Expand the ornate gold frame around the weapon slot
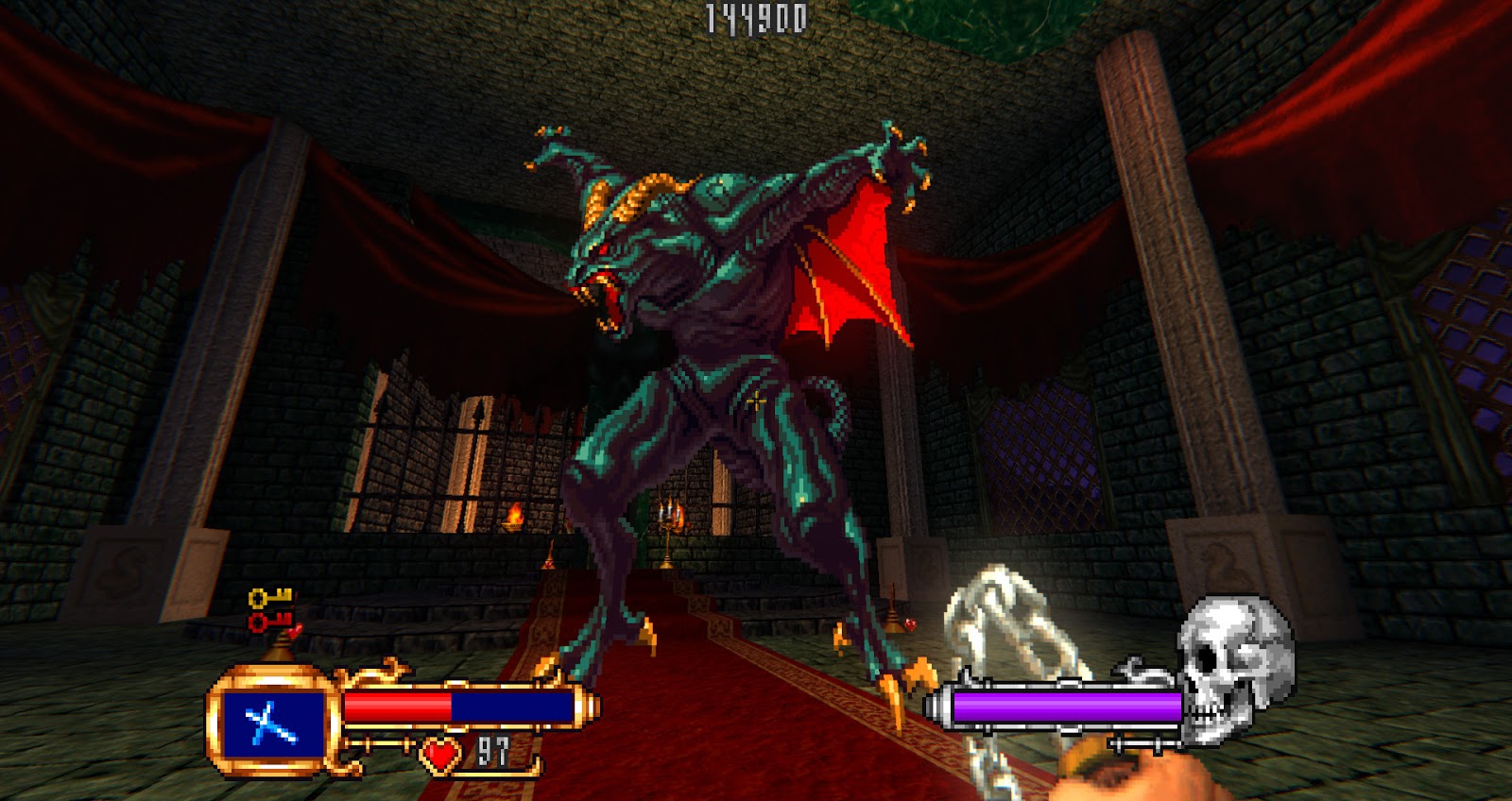Viewport: 1512px width, 801px height. click(x=271, y=675)
